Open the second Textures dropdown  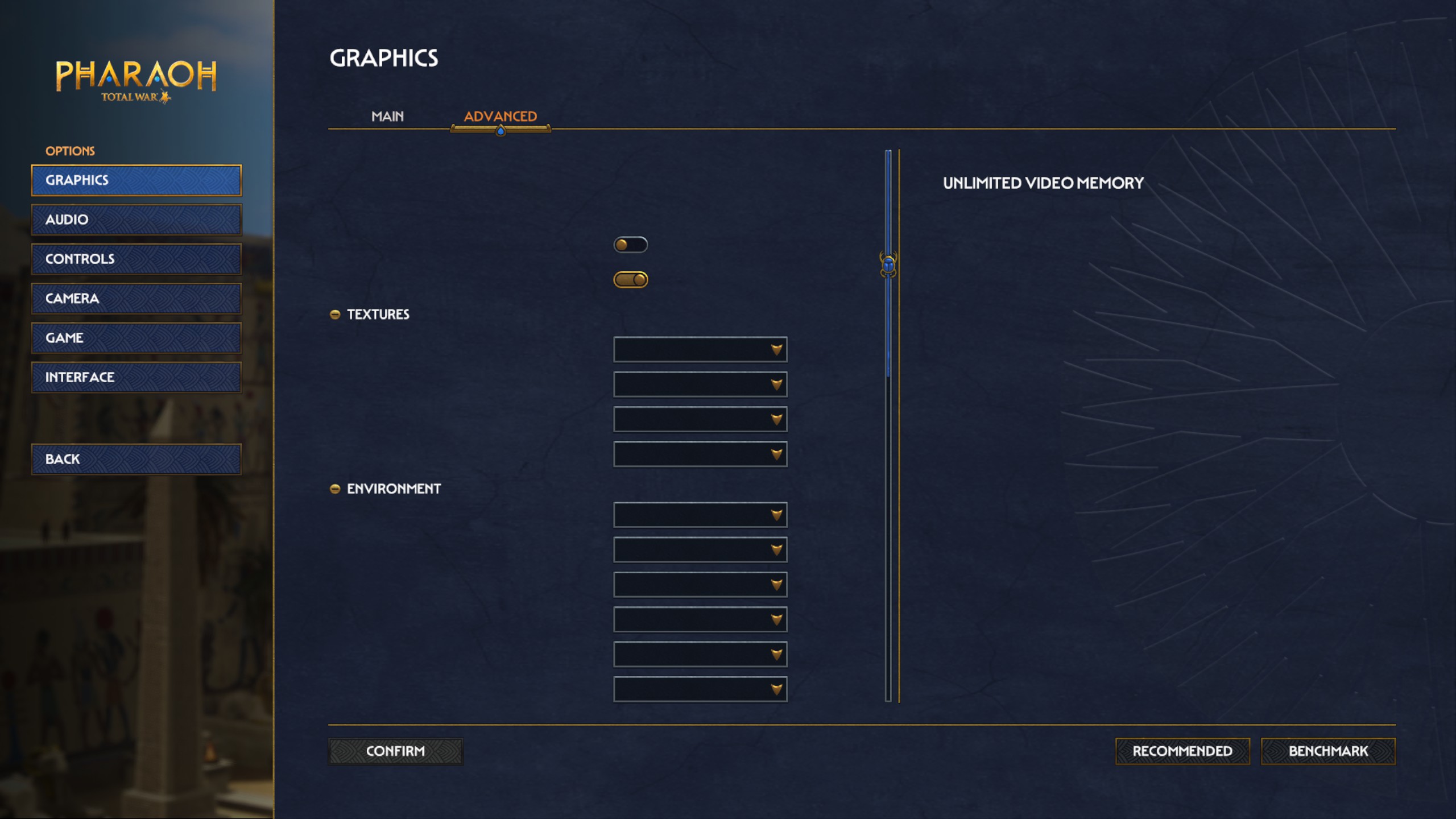pyautogui.click(x=700, y=384)
